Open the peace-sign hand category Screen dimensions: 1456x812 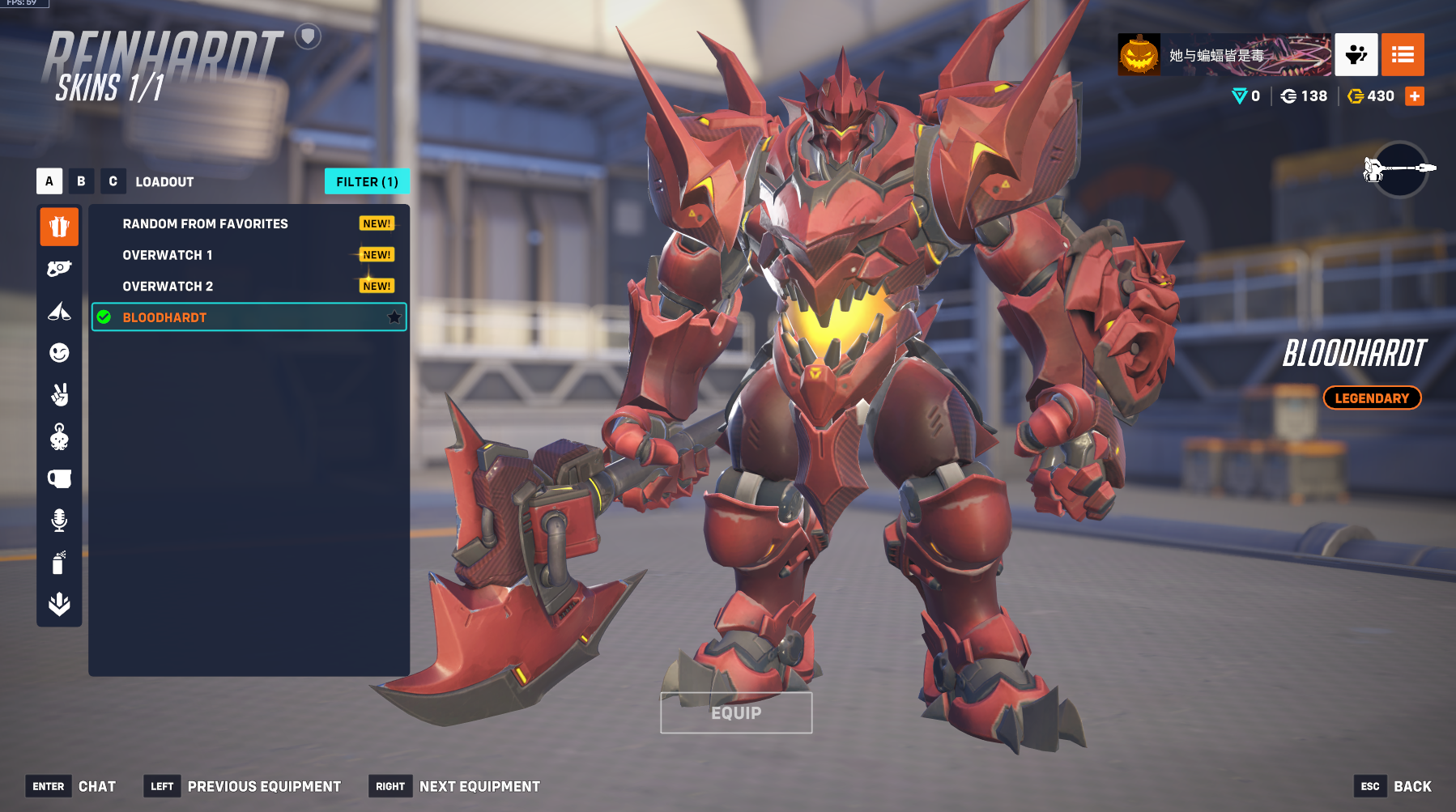(59, 395)
